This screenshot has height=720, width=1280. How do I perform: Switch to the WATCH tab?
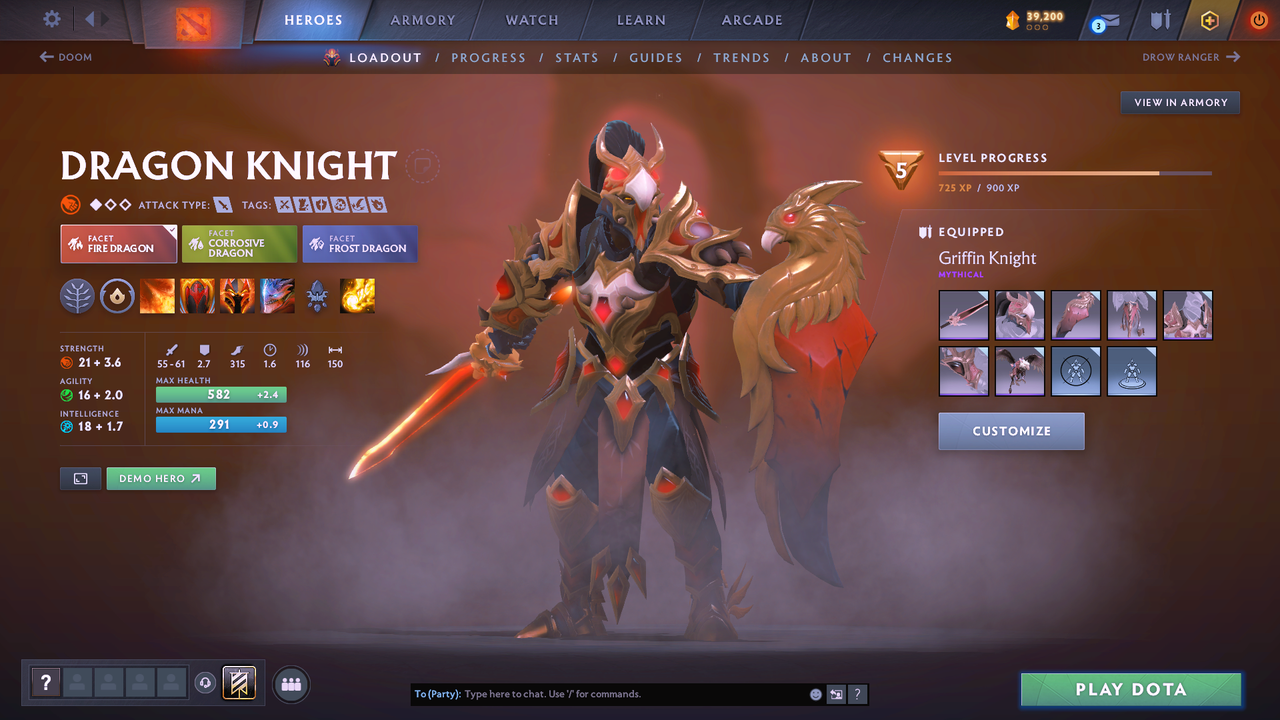531,19
